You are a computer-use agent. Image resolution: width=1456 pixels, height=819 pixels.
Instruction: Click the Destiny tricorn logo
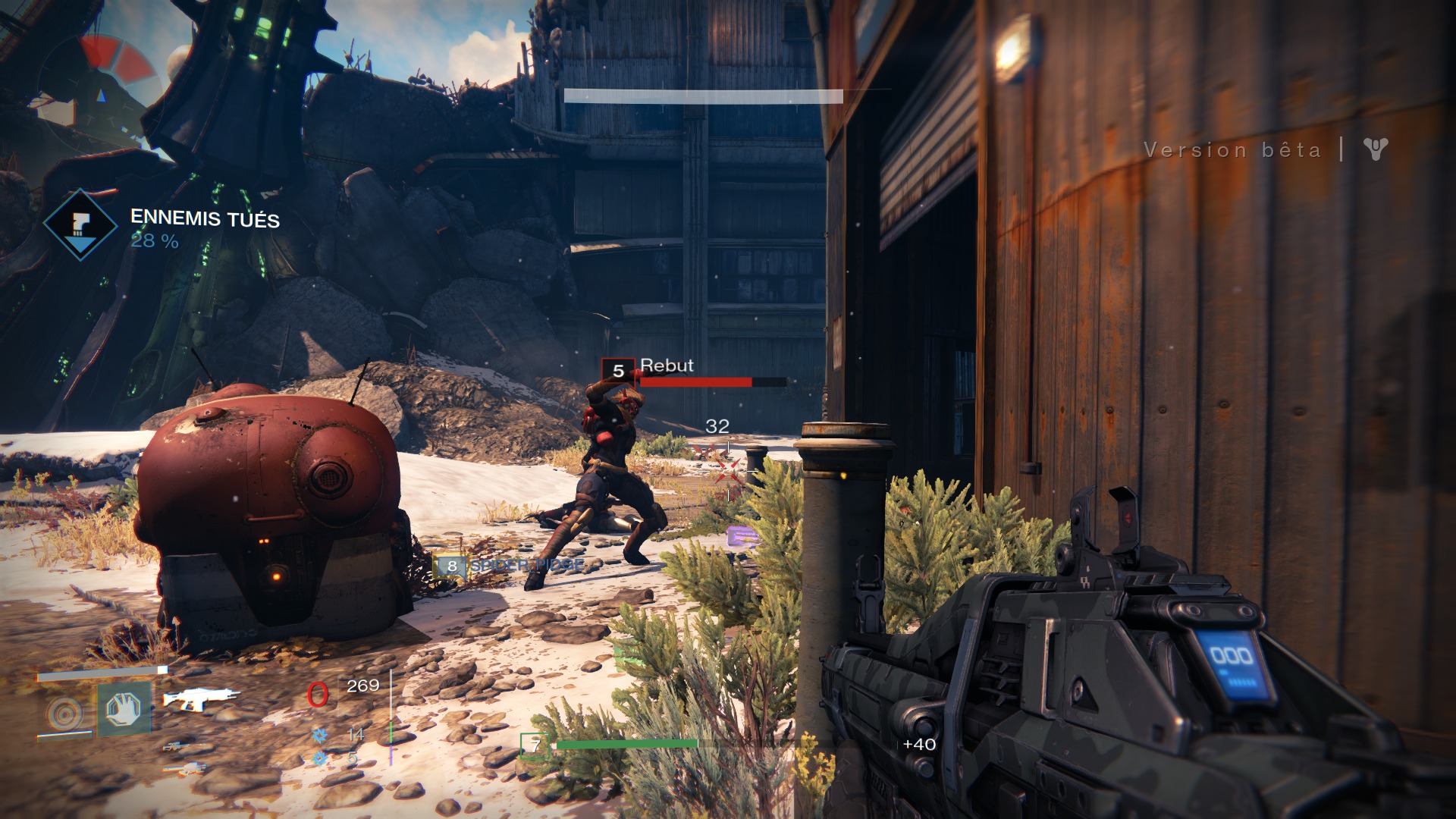1375,149
